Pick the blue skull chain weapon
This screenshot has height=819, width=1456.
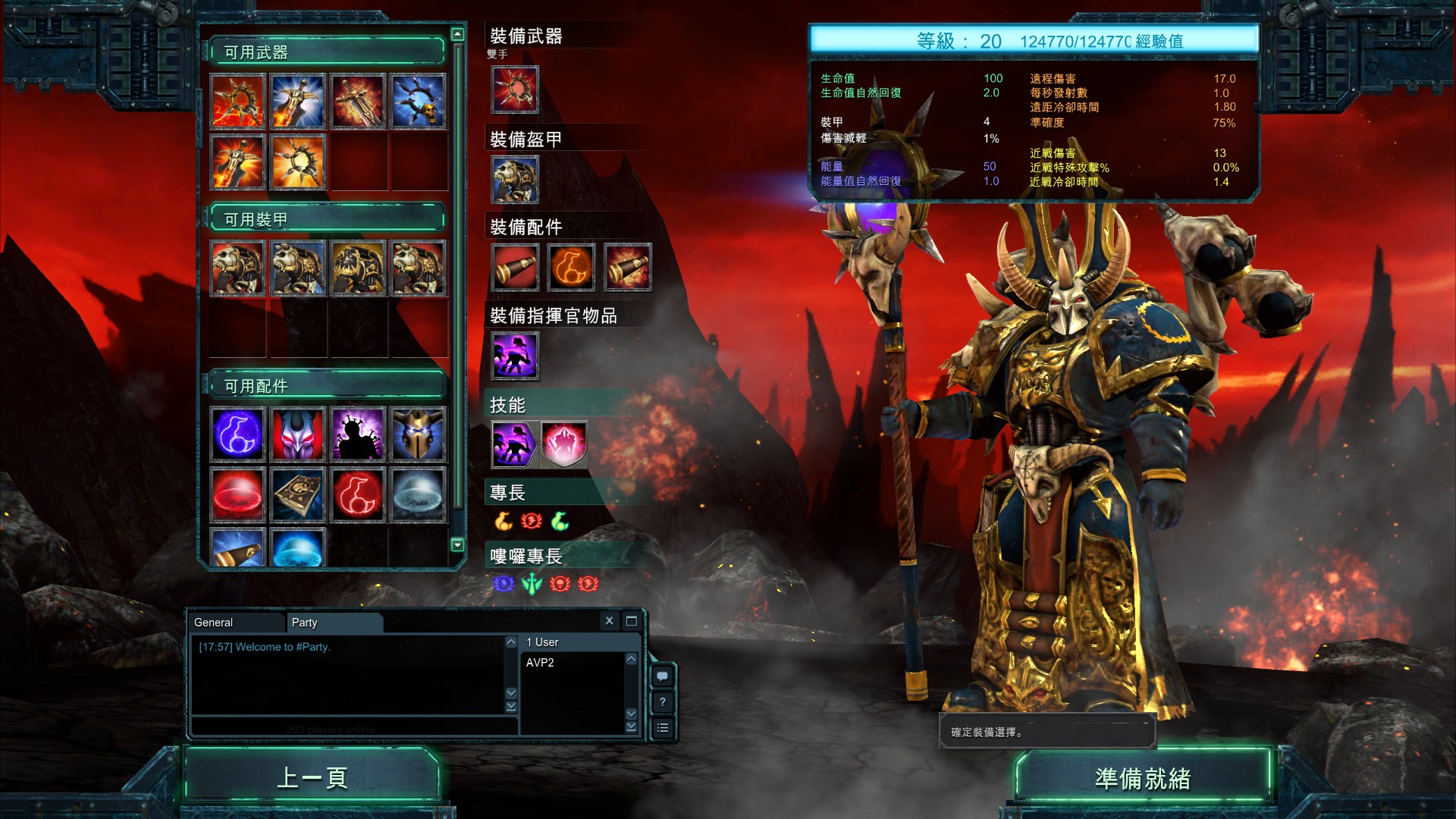(x=418, y=101)
